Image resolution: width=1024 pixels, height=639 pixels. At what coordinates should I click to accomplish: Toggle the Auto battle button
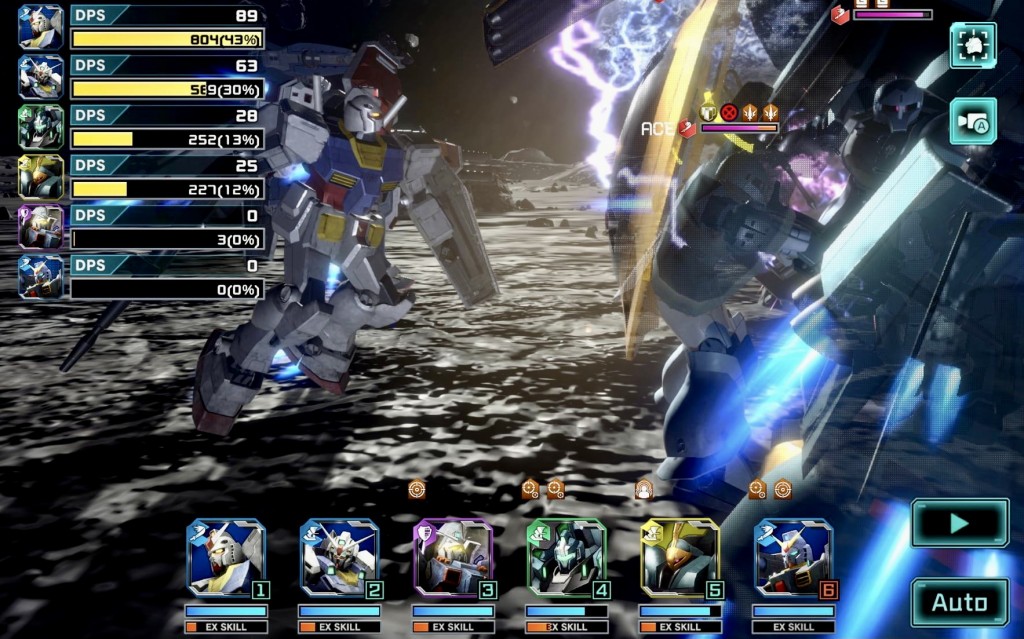pyautogui.click(x=959, y=602)
